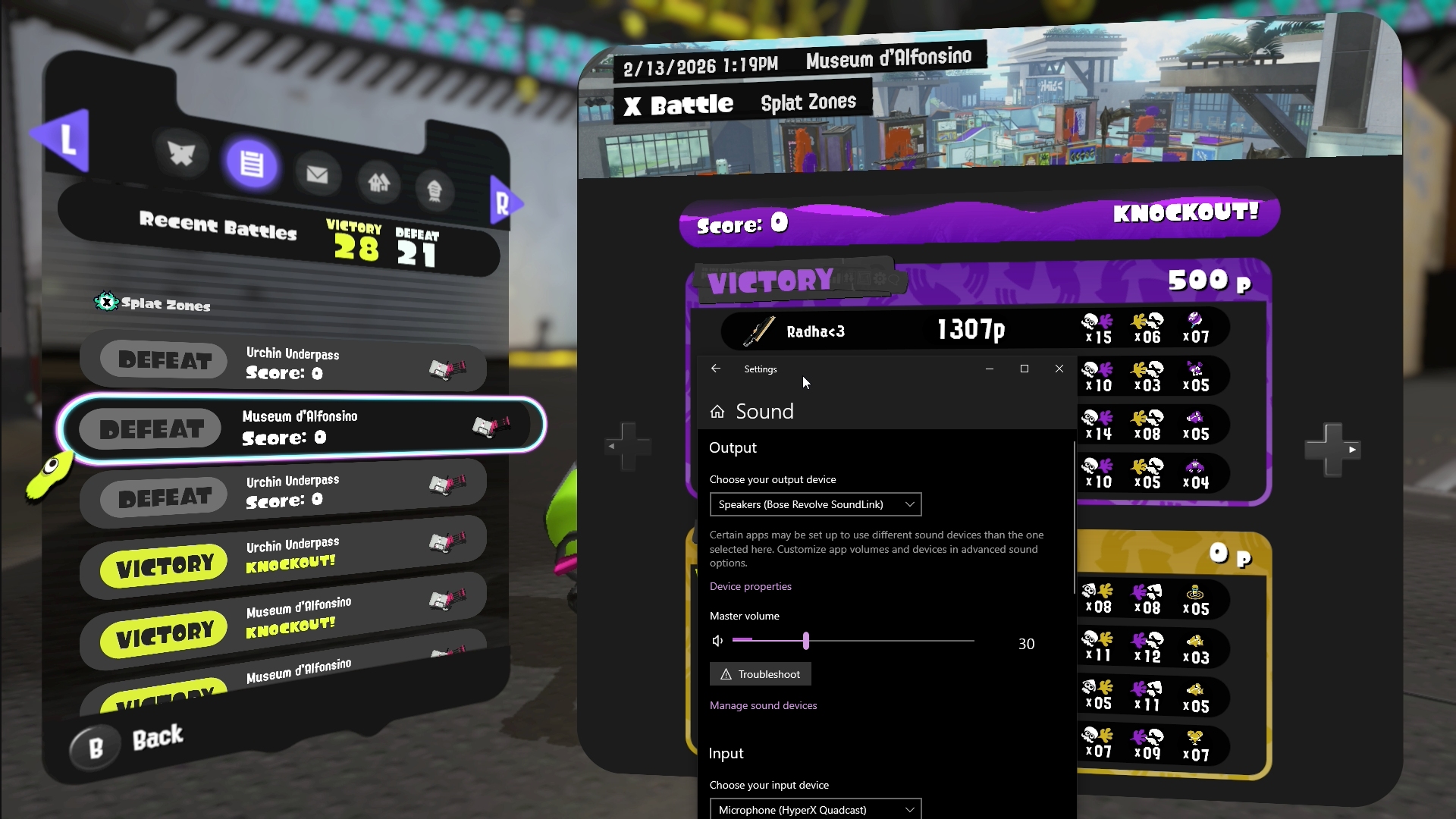This screenshot has width=1456, height=819.
Task: Close the Settings window
Action: 1059,369
